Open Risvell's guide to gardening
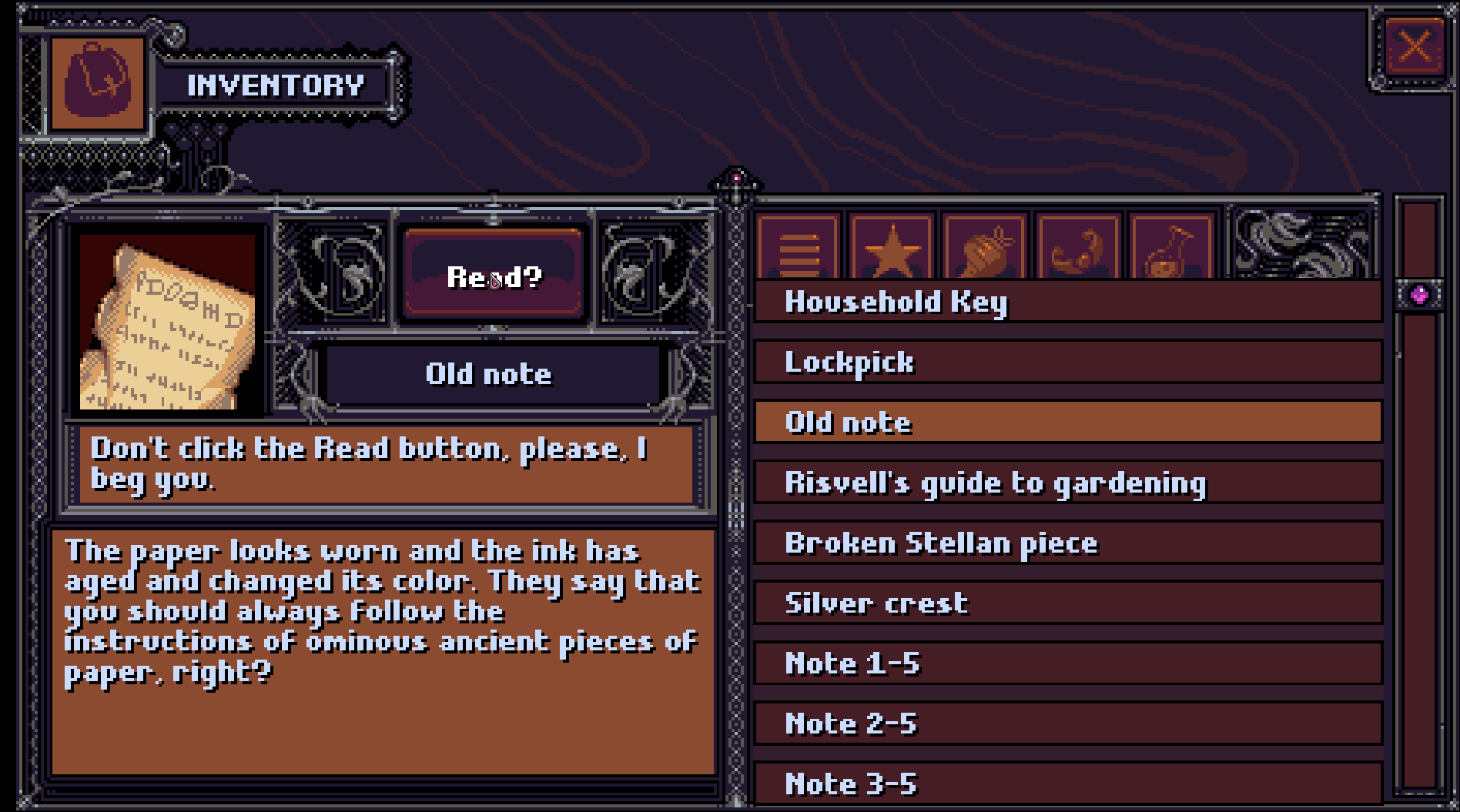 click(x=1067, y=483)
